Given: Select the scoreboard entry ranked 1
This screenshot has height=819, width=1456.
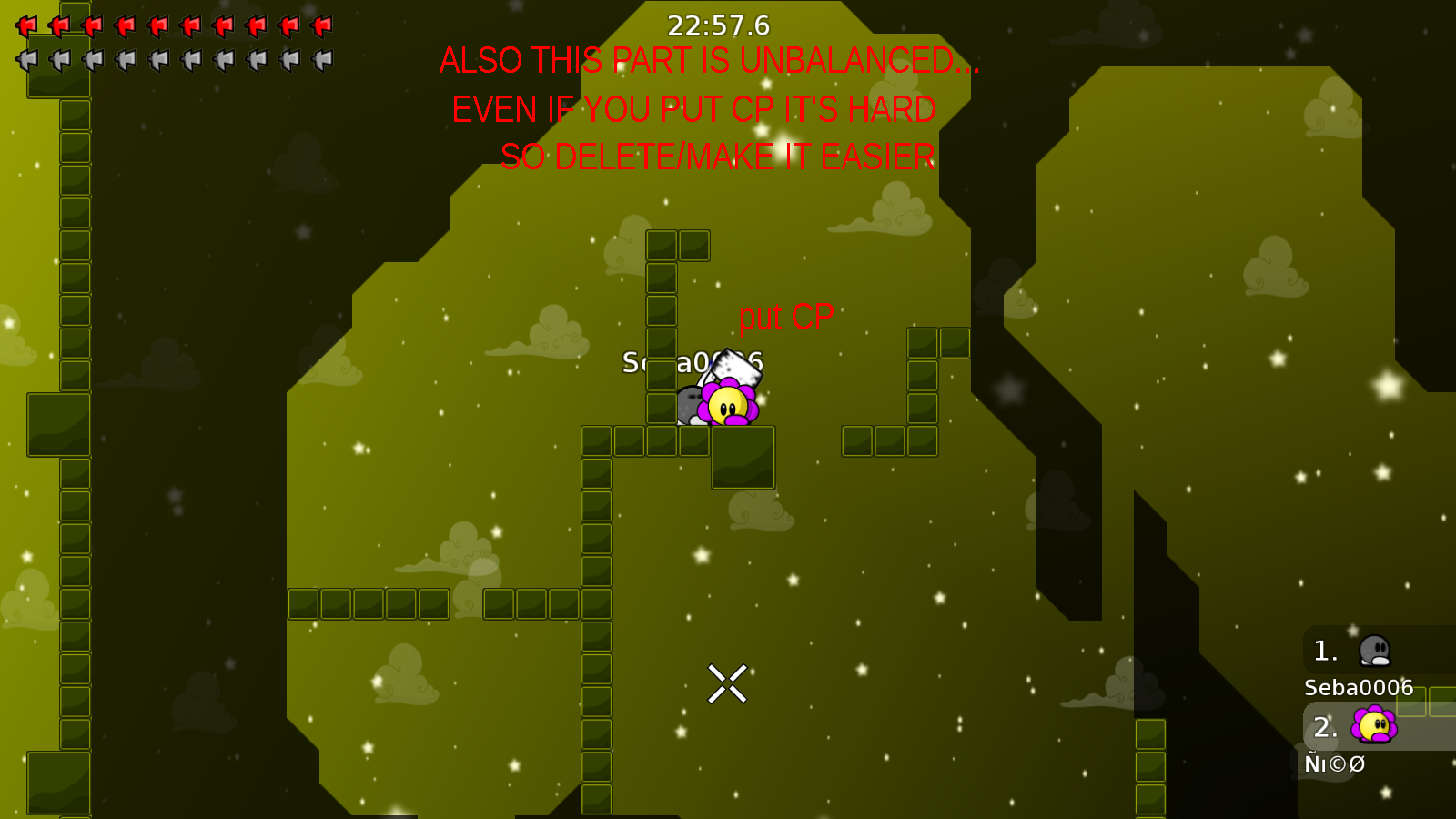Looking at the screenshot, I should (x=1325, y=650).
